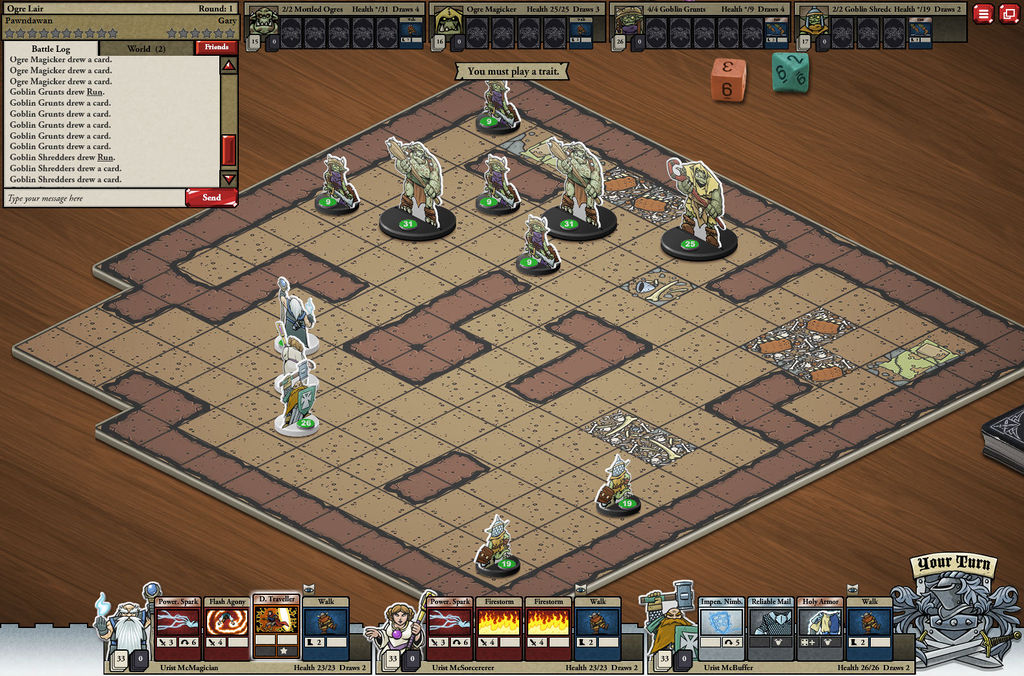Select Urist McMagician's Power Spark card
Viewport: 1024px width, 676px height.
tap(178, 629)
